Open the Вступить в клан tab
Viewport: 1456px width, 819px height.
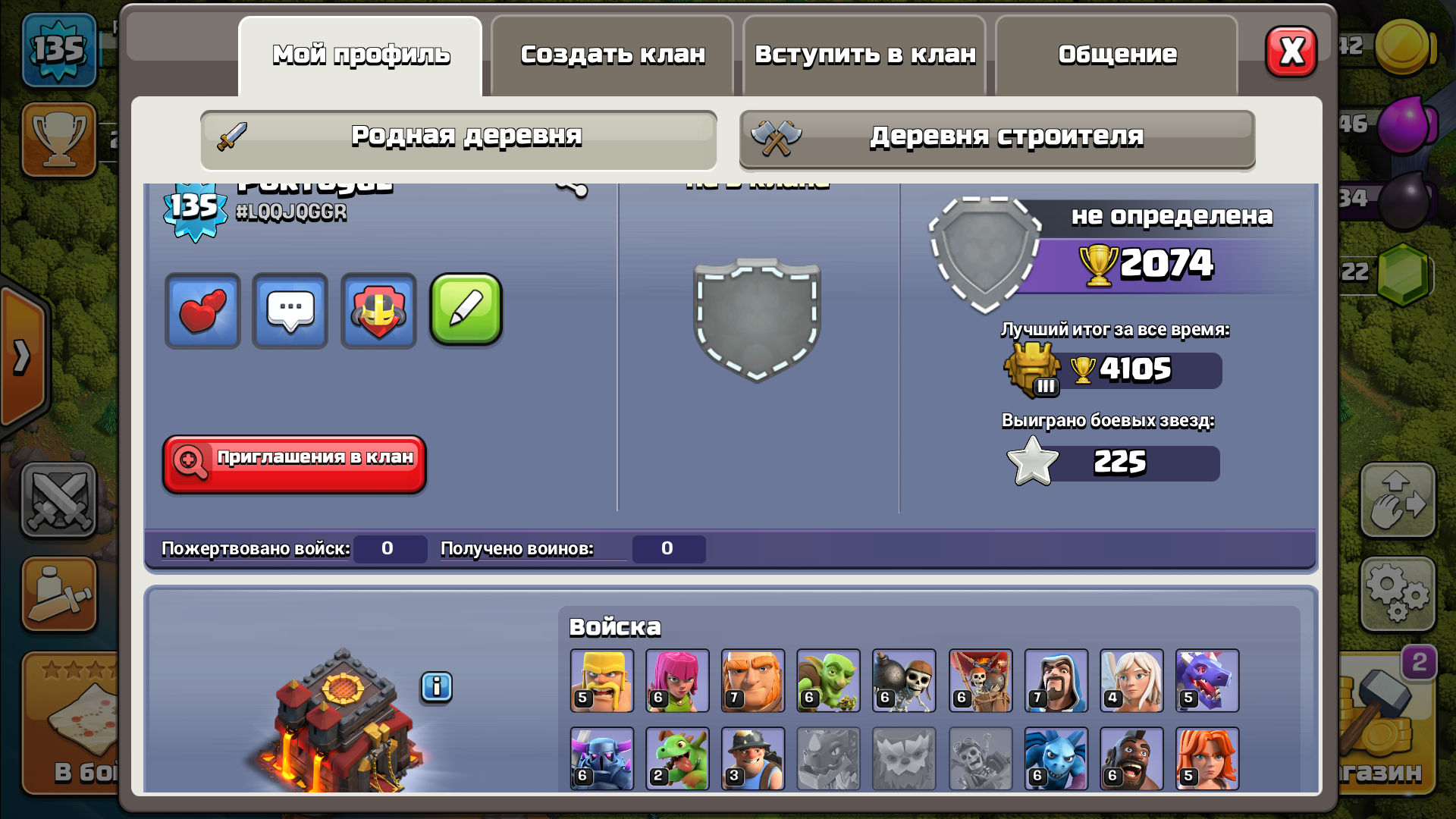tap(865, 55)
